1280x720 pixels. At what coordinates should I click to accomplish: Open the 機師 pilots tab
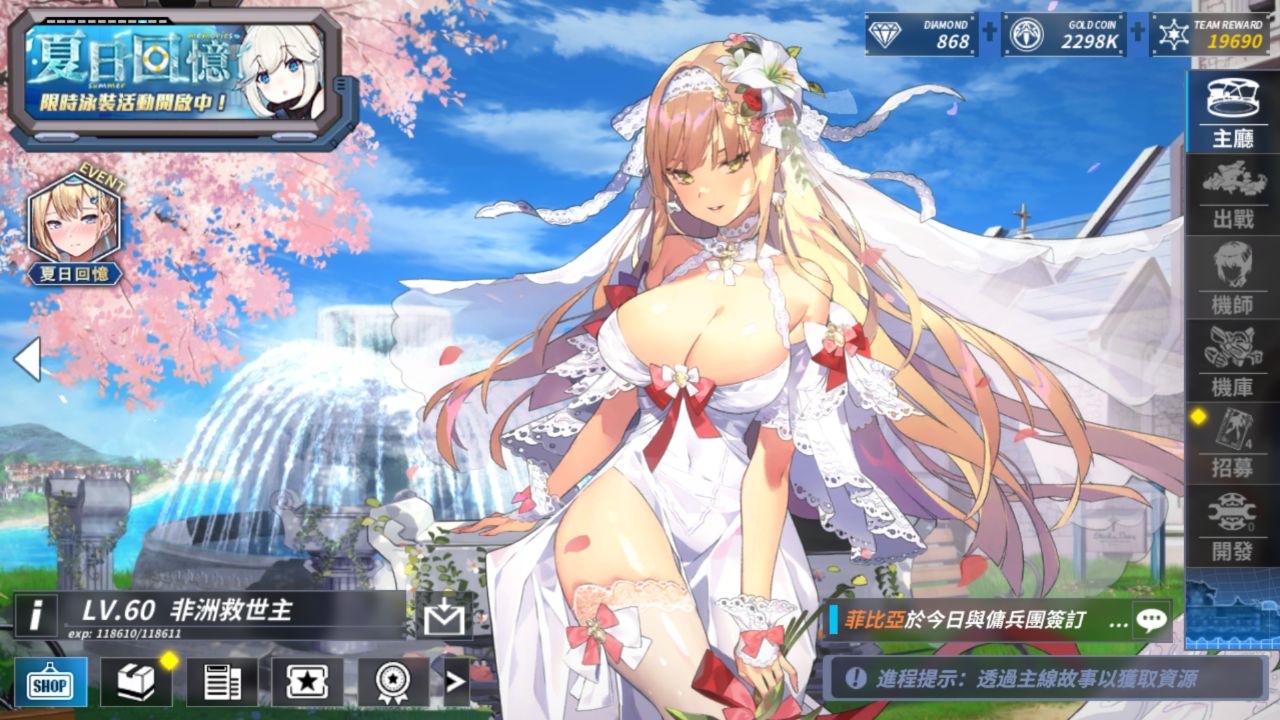[1232, 278]
